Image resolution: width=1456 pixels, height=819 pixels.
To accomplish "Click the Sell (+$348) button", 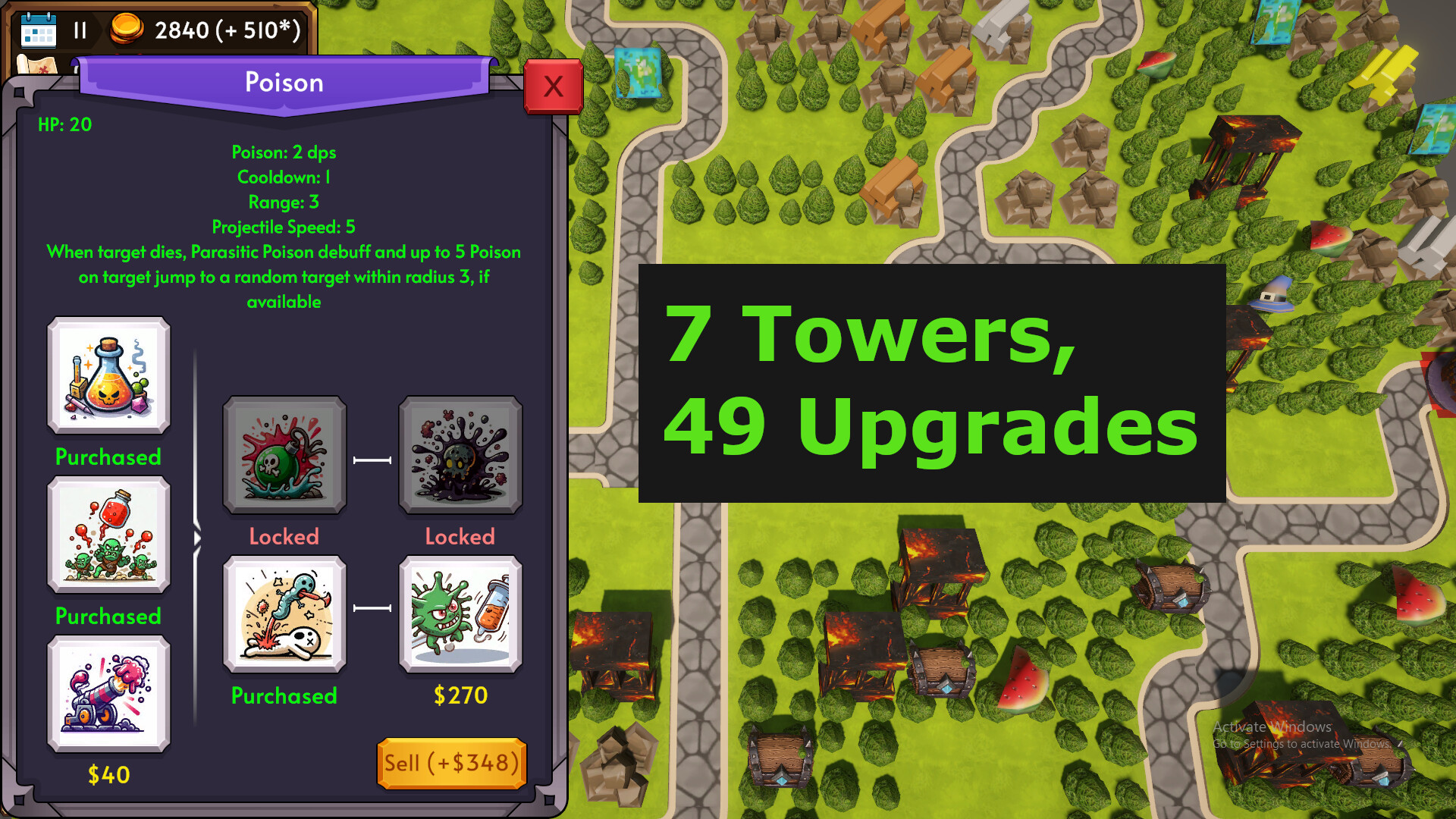I will pos(451,763).
